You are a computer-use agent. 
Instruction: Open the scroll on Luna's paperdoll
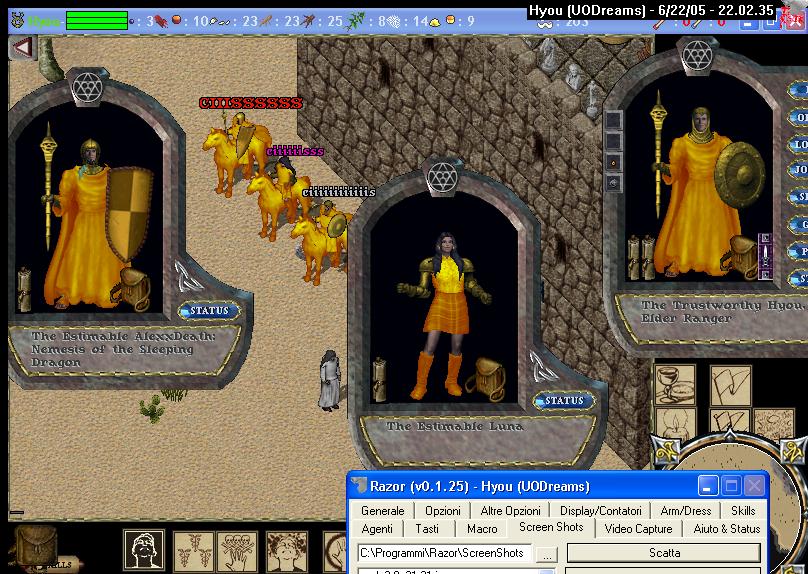[x=380, y=379]
